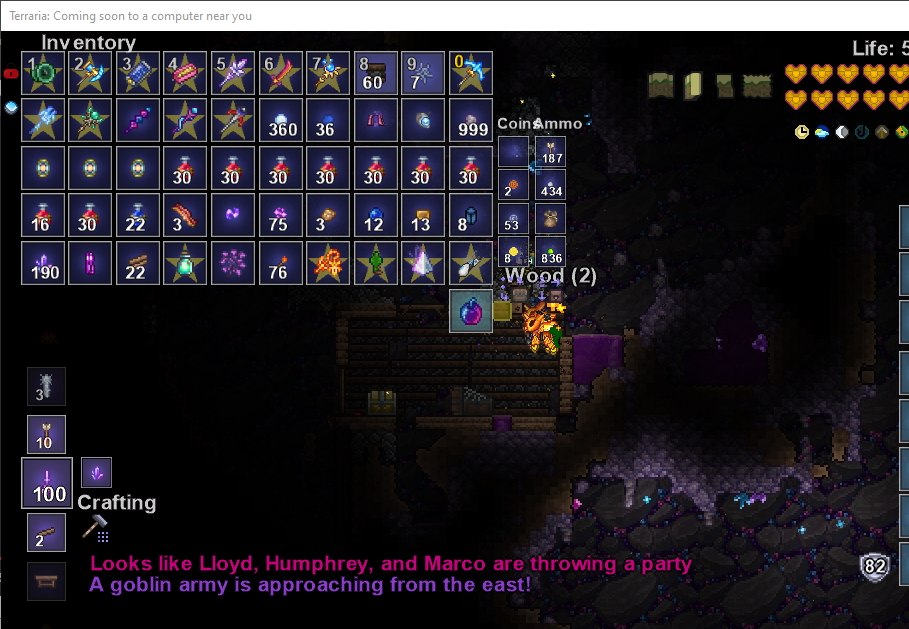Choose the blue spell tome in slot 3

coord(138,73)
